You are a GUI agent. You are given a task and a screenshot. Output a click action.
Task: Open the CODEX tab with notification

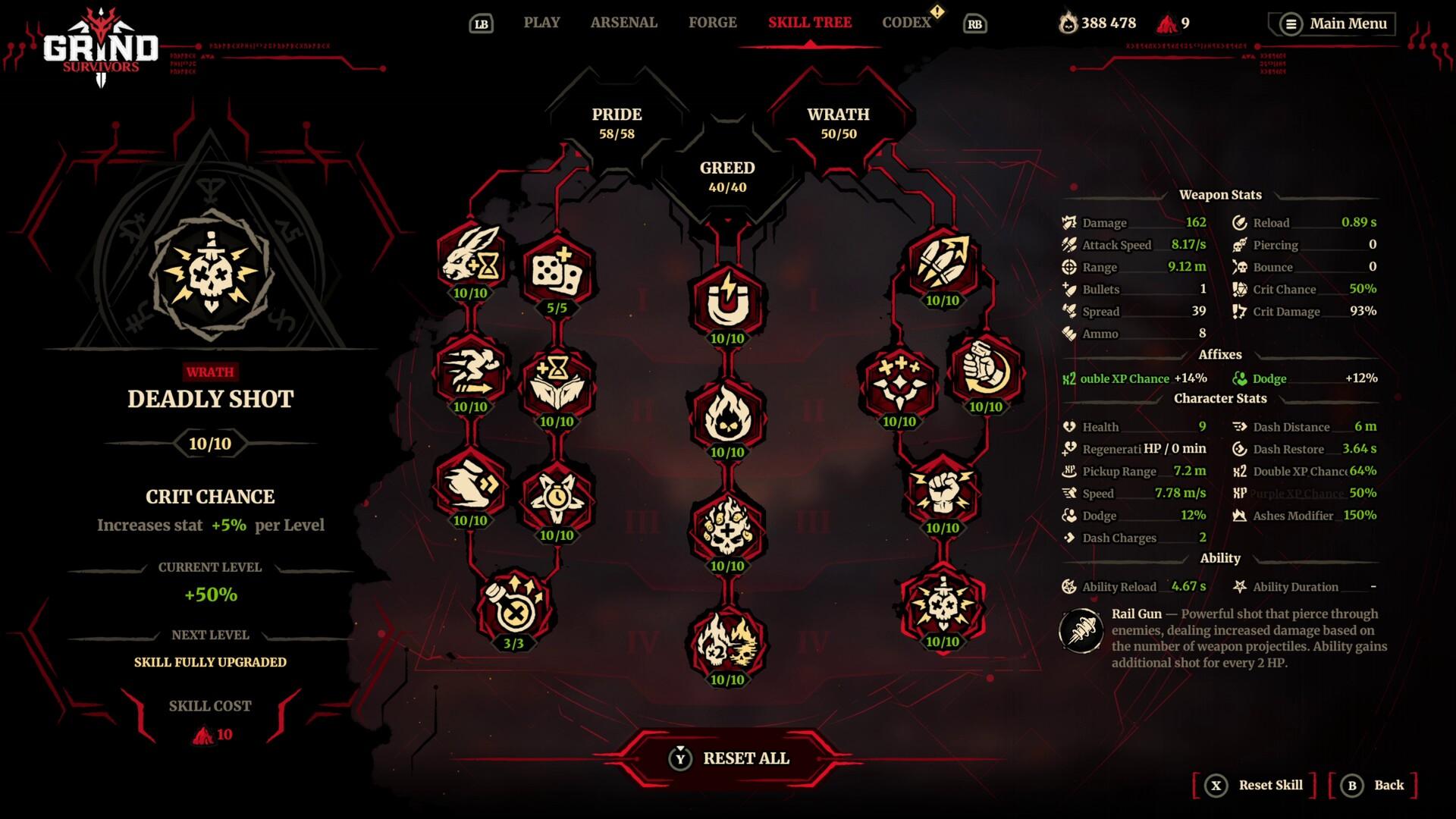[907, 23]
